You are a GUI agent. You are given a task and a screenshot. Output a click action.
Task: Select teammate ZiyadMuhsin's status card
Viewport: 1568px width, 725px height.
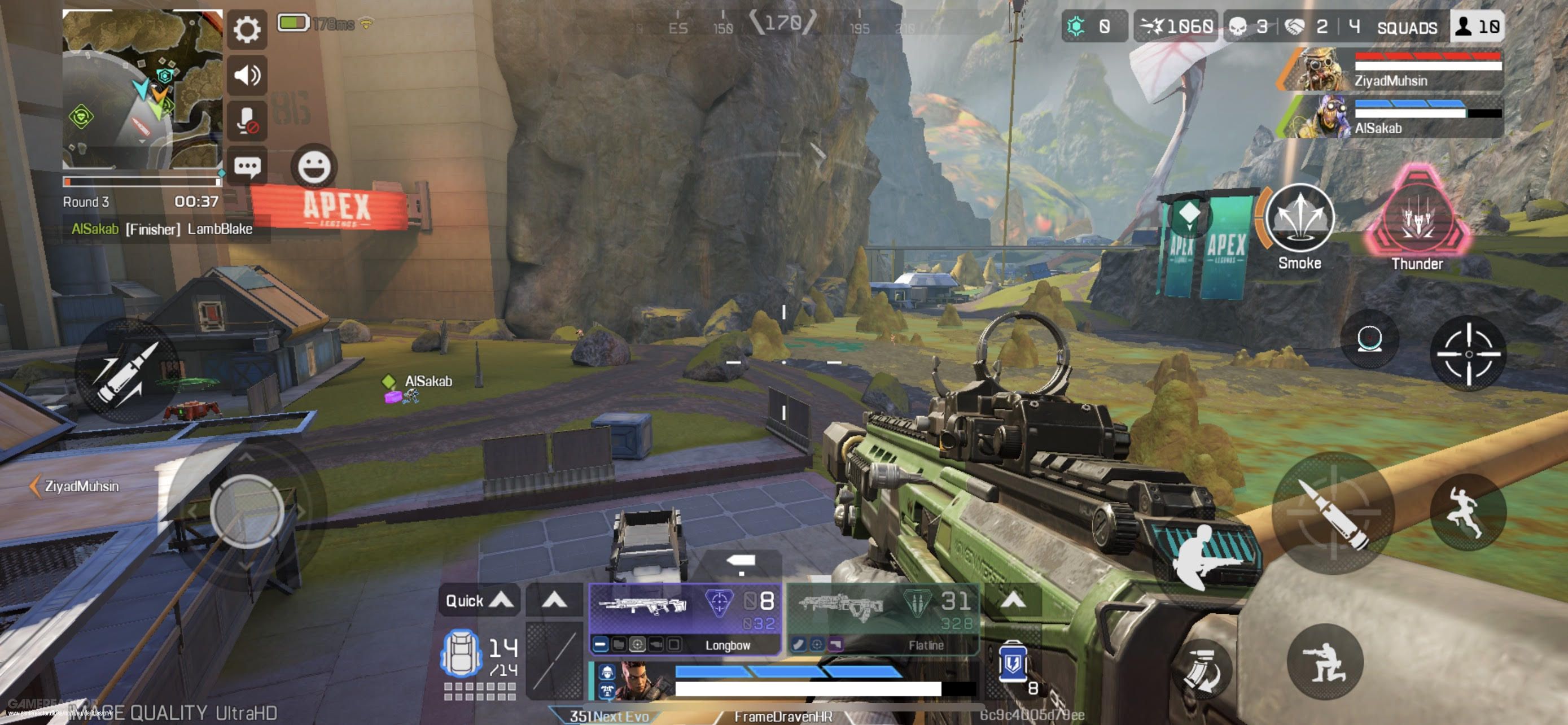point(1394,69)
